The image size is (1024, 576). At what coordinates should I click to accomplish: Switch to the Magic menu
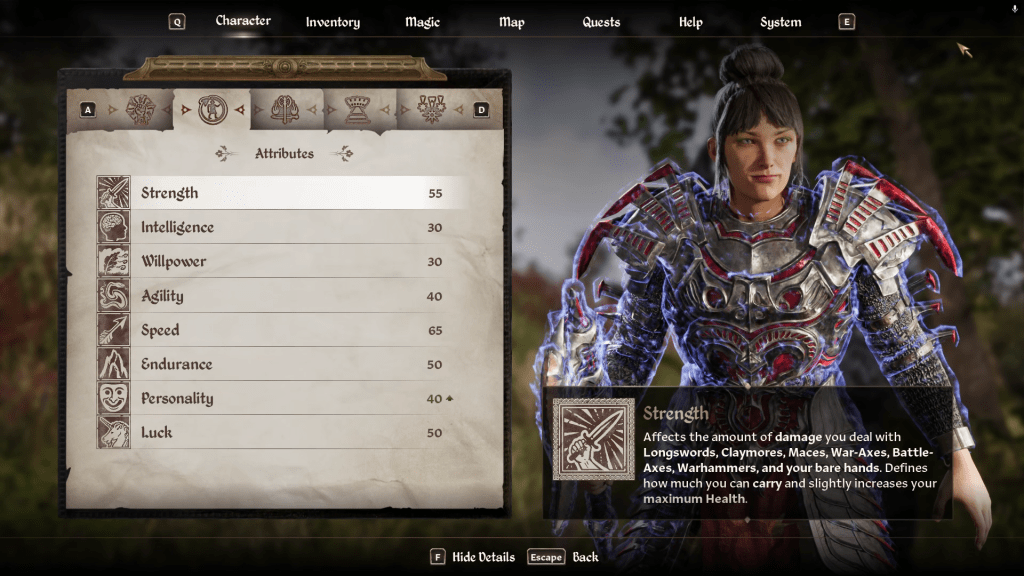pos(422,22)
